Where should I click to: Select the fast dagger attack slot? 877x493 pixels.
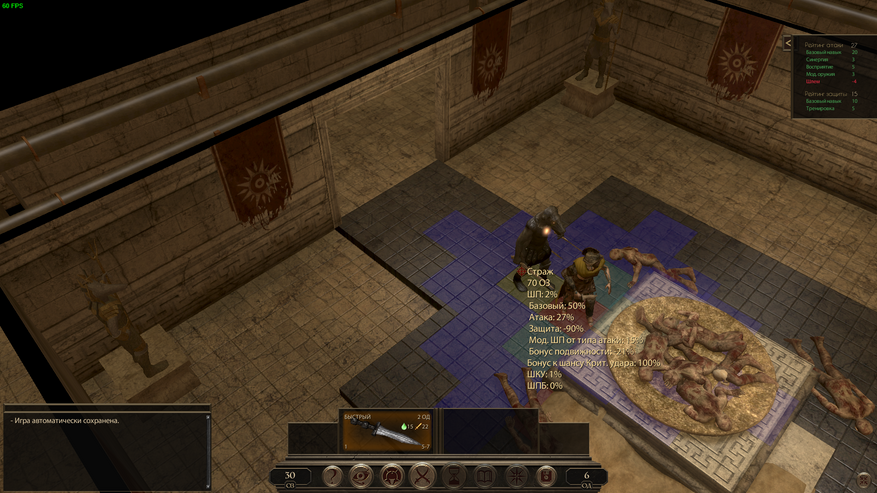tap(387, 432)
